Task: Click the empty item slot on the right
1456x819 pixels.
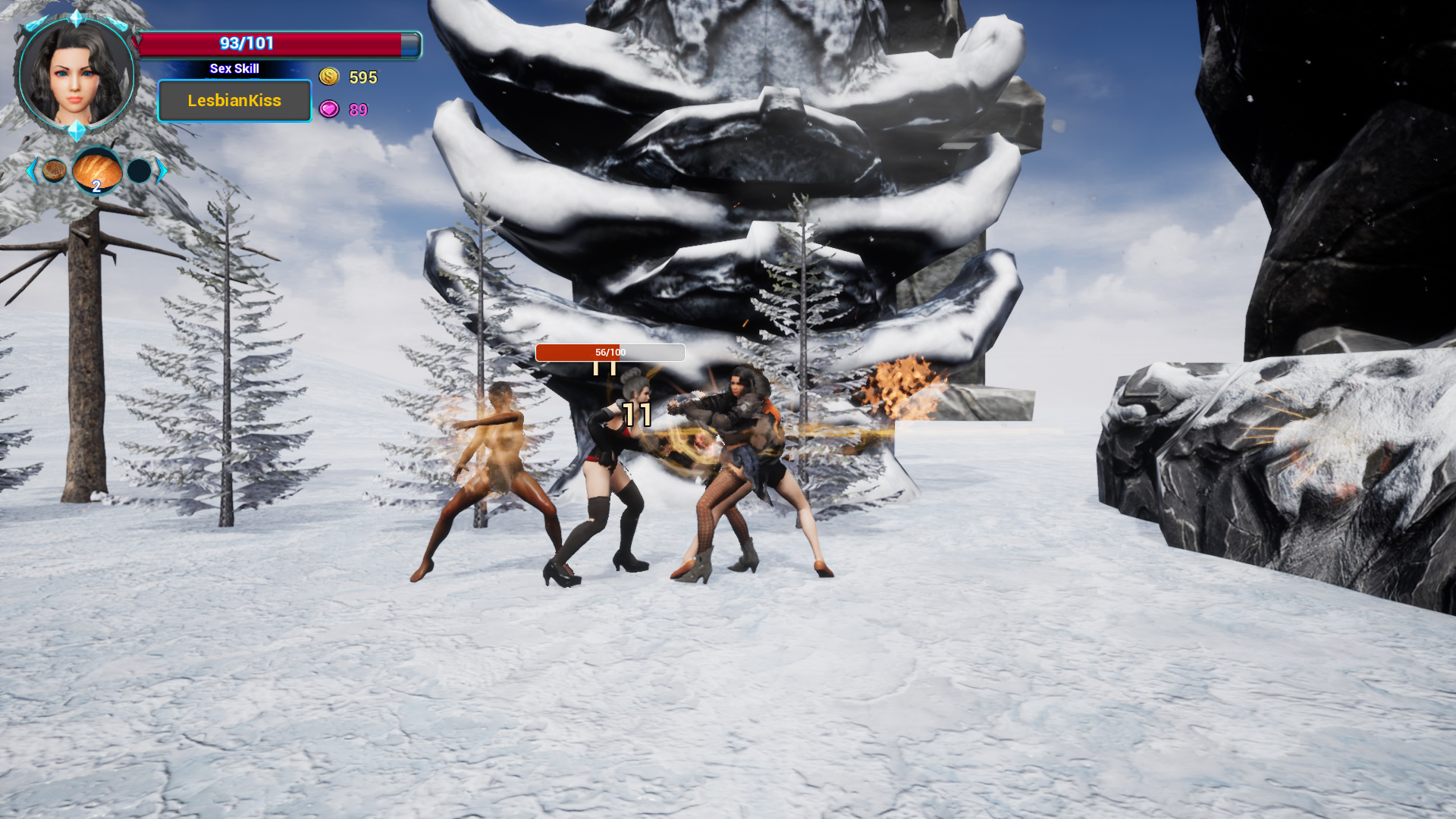Action: (139, 171)
